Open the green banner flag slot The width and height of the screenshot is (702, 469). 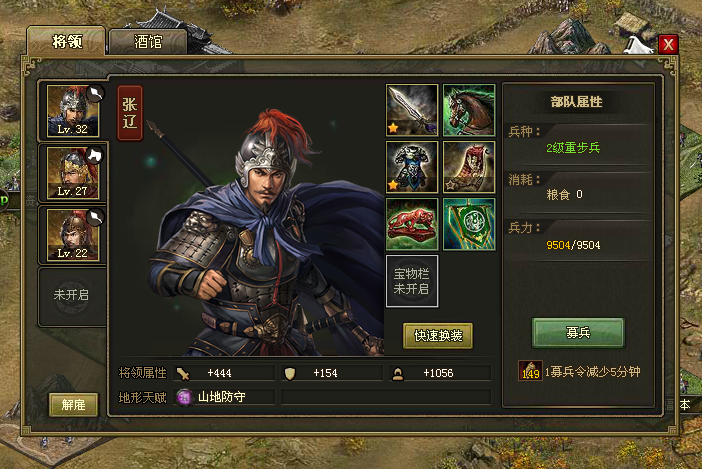pyautogui.click(x=469, y=223)
